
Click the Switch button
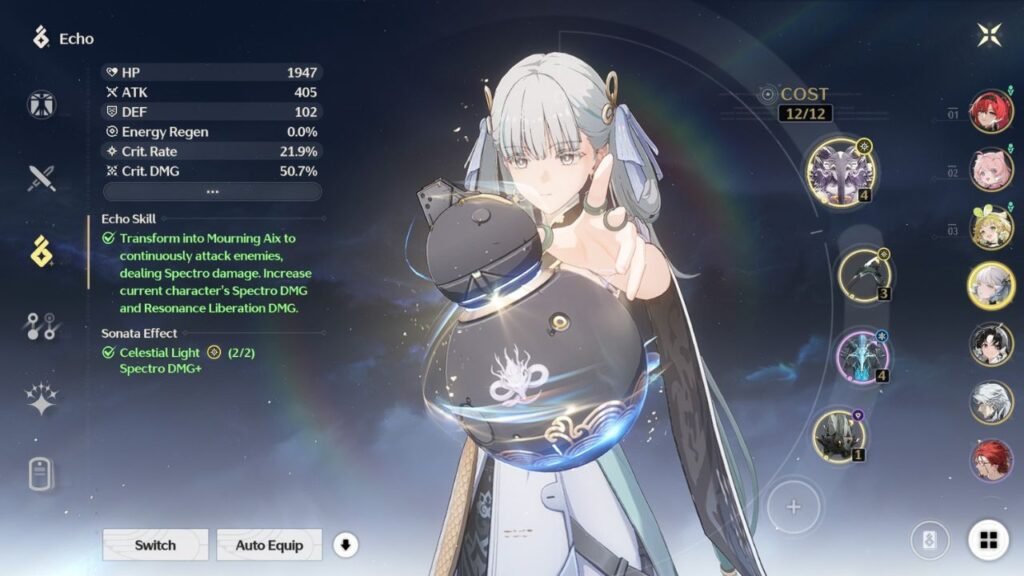[x=155, y=545]
